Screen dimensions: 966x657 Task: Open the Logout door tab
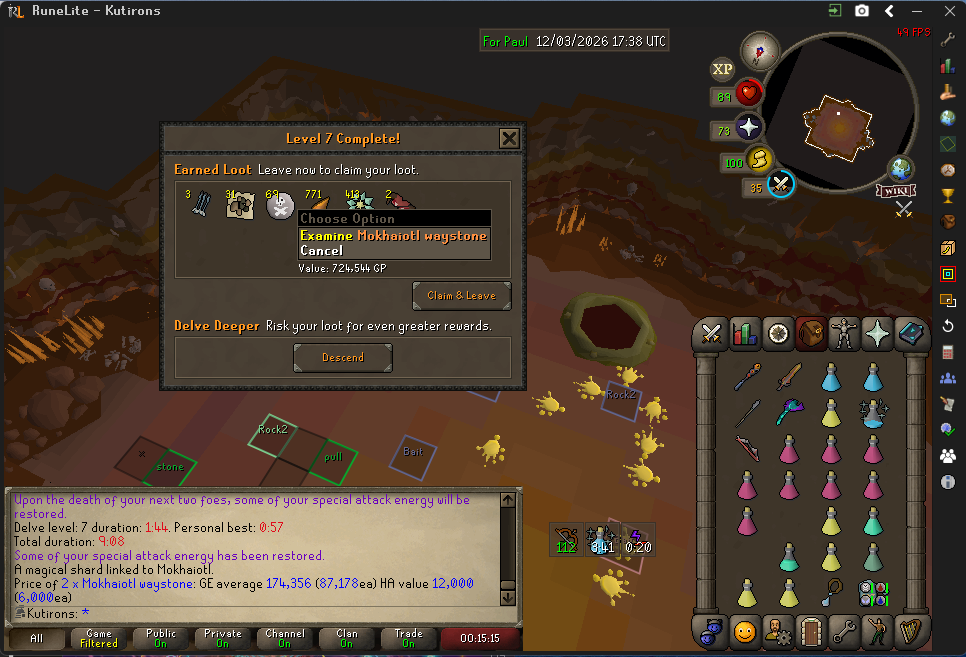[811, 631]
